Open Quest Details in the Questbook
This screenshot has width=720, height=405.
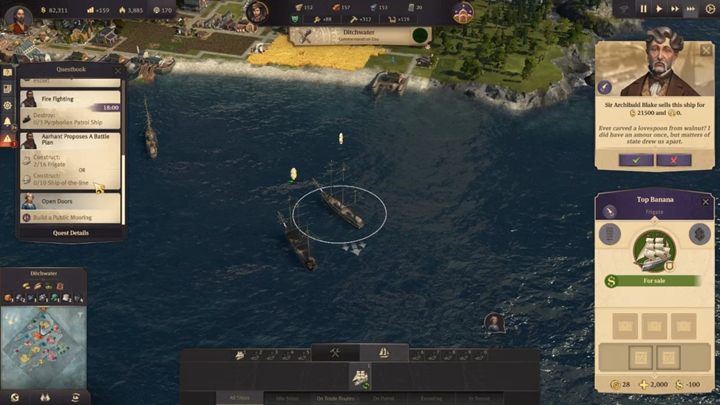71,232
